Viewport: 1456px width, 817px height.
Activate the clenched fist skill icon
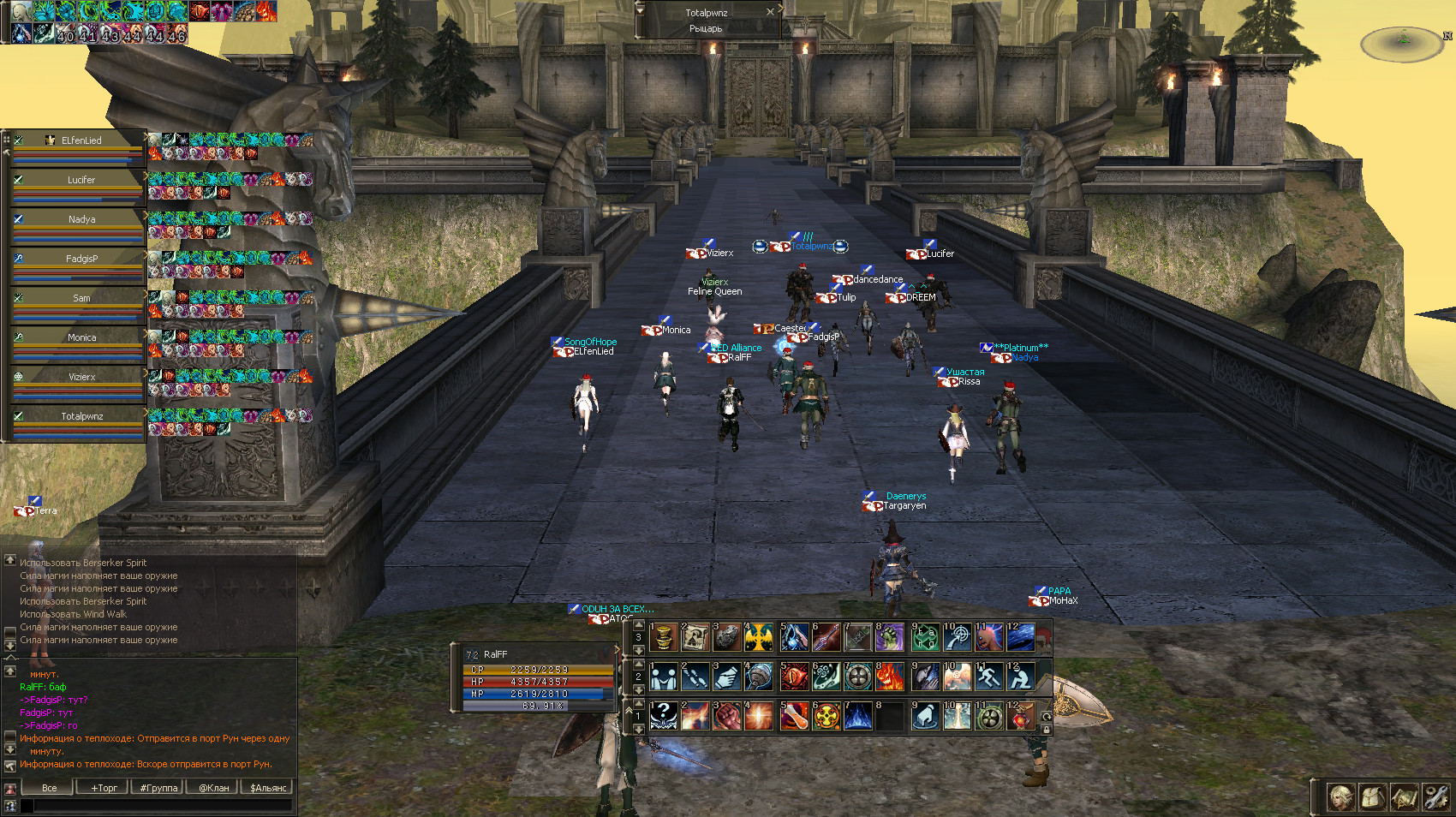tap(727, 716)
